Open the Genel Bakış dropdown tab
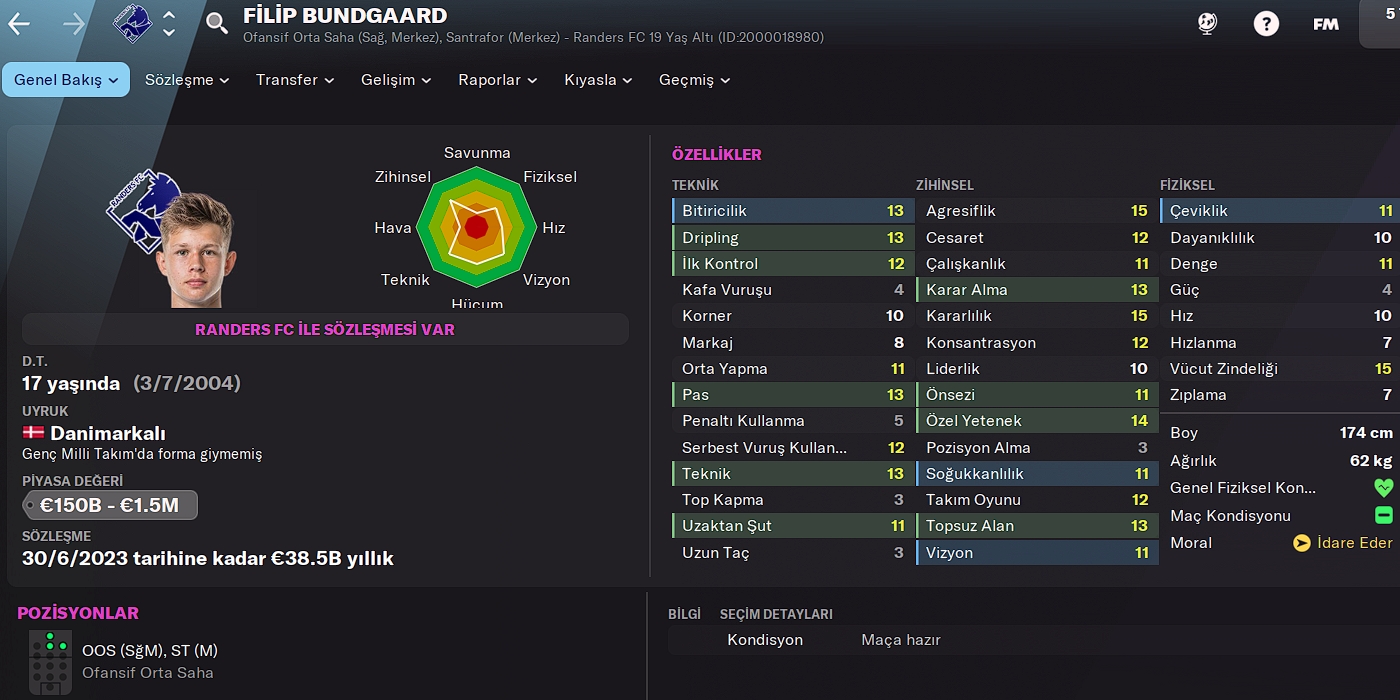Image resolution: width=1400 pixels, height=700 pixels. (66, 80)
